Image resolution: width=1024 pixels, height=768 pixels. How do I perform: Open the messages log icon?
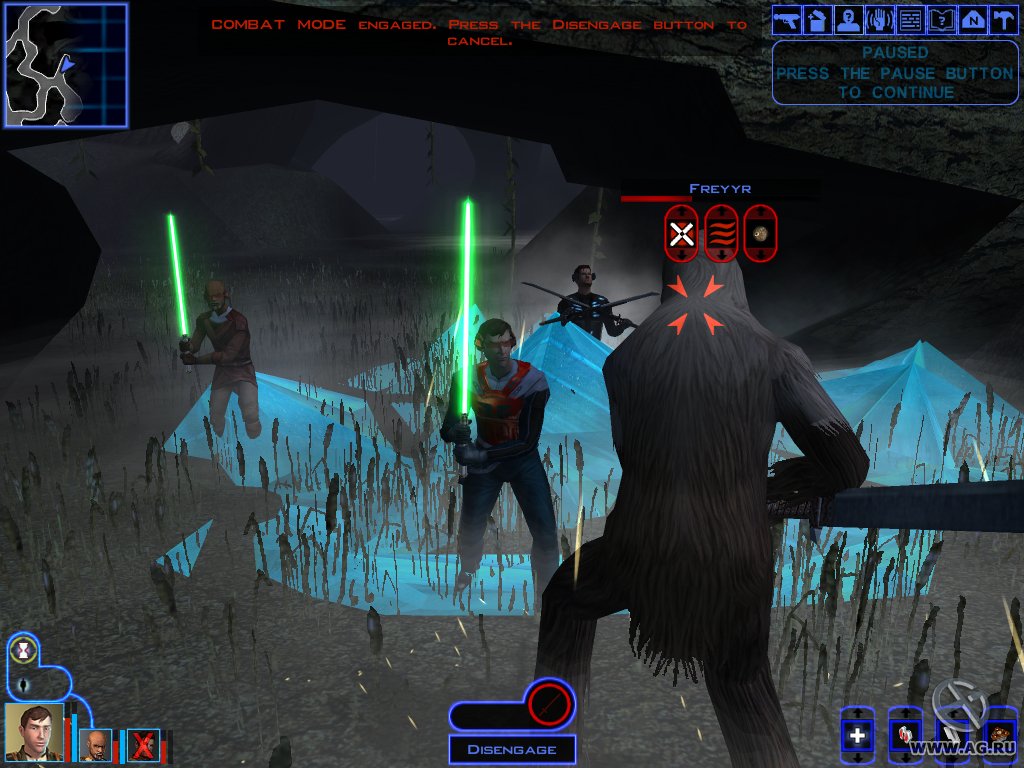[x=909, y=20]
